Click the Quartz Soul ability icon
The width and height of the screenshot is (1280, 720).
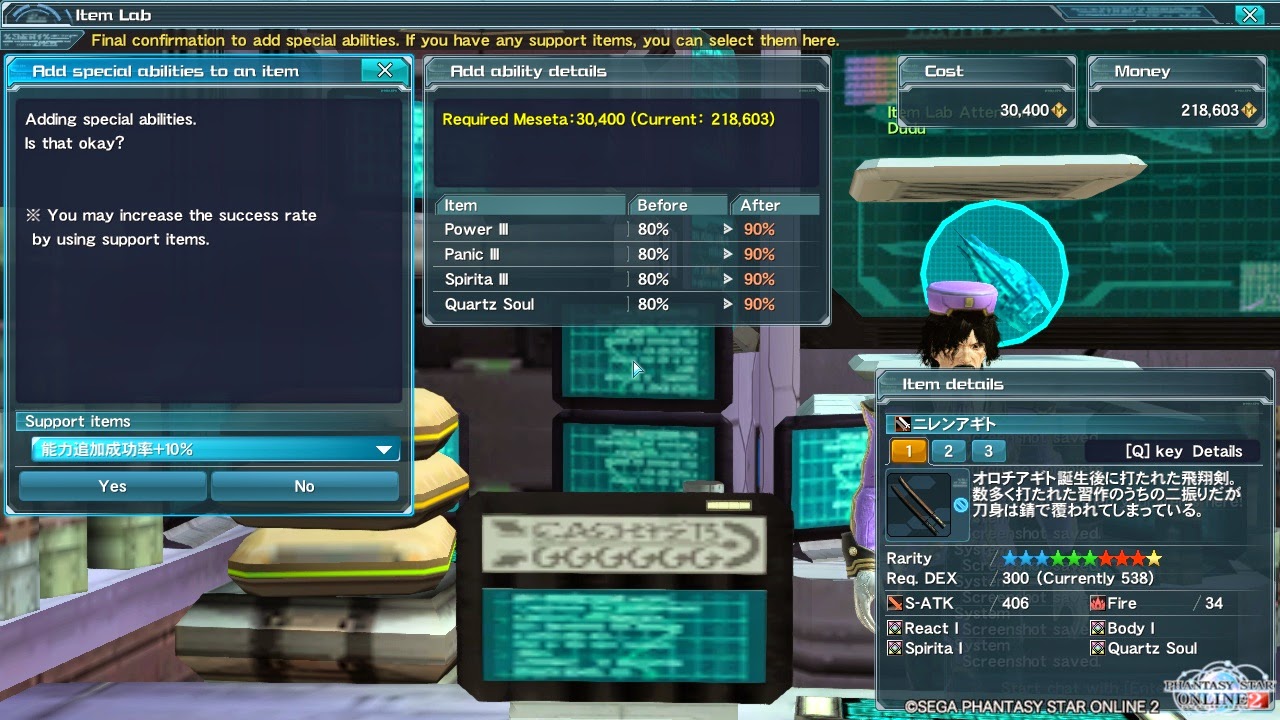(1096, 648)
